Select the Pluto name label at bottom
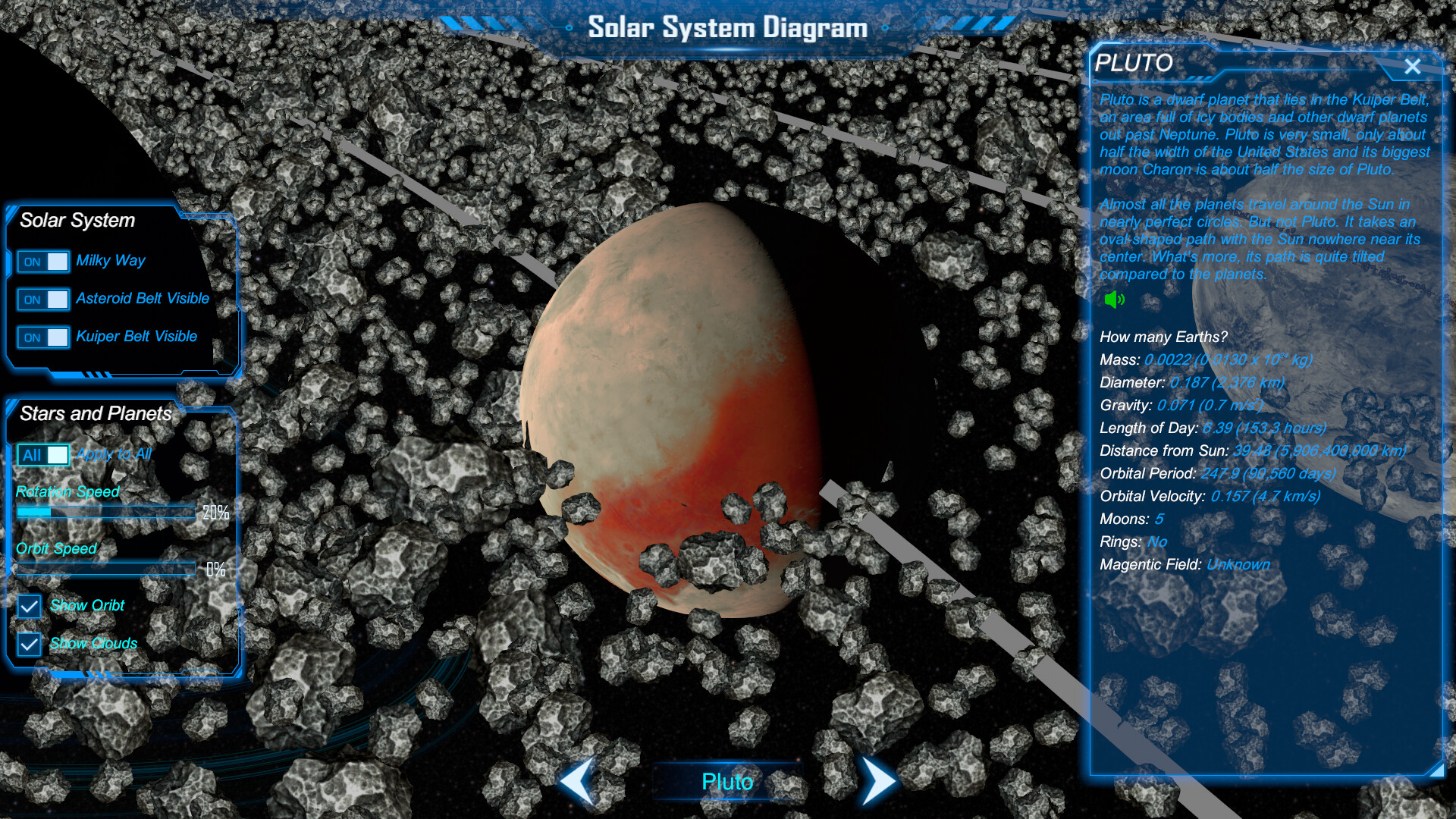This screenshot has width=1456, height=819. click(x=728, y=781)
